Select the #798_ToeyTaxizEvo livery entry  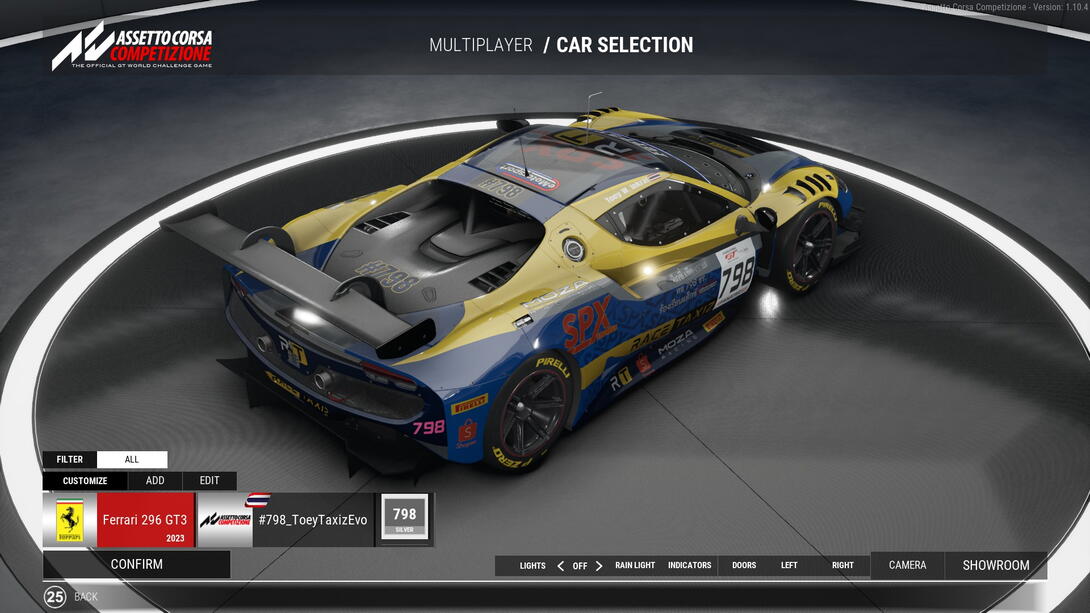[284, 520]
